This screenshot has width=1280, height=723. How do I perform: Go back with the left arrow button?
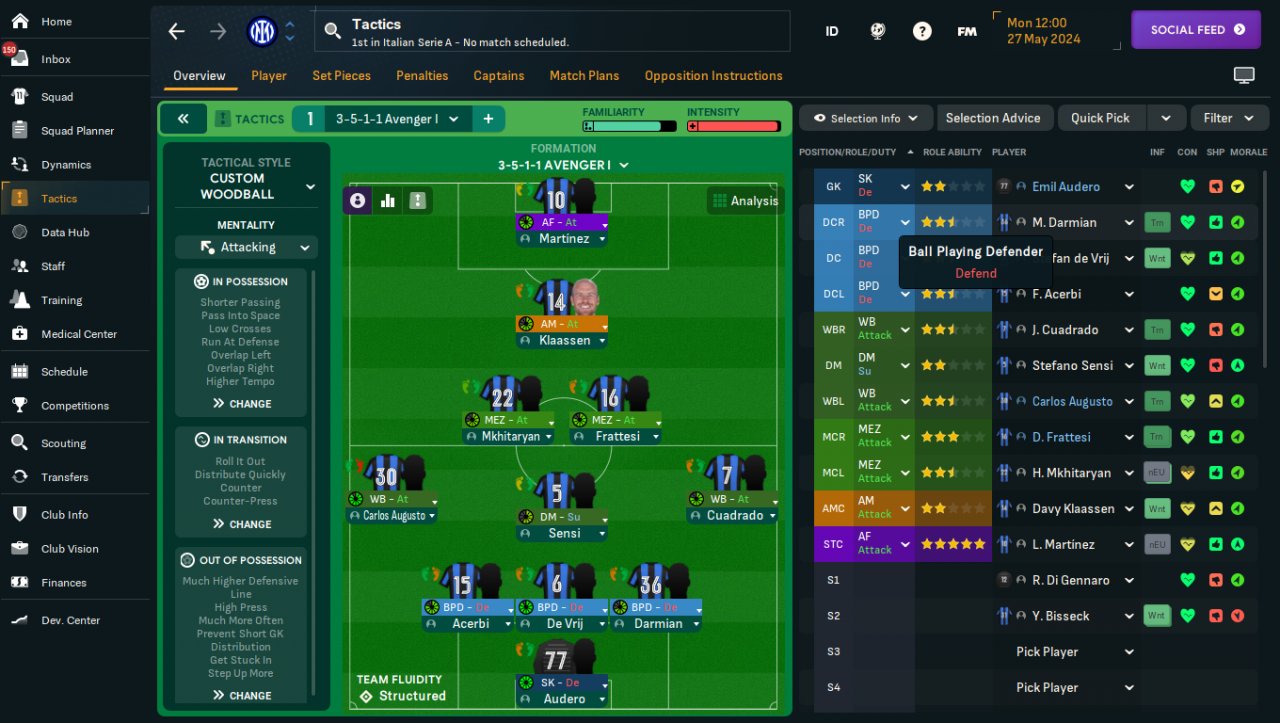coord(177,31)
